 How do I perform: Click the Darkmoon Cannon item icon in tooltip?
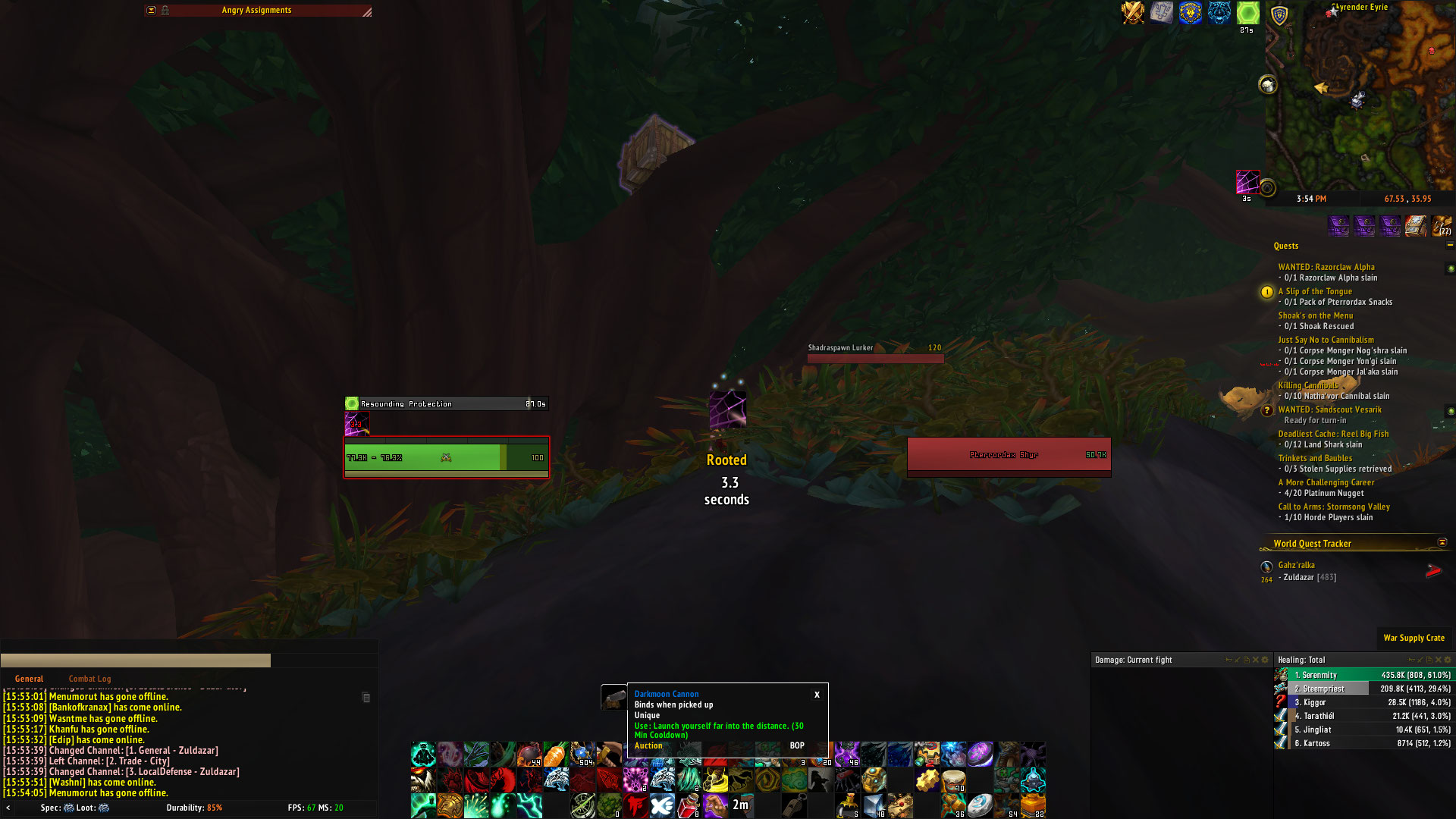point(615,698)
